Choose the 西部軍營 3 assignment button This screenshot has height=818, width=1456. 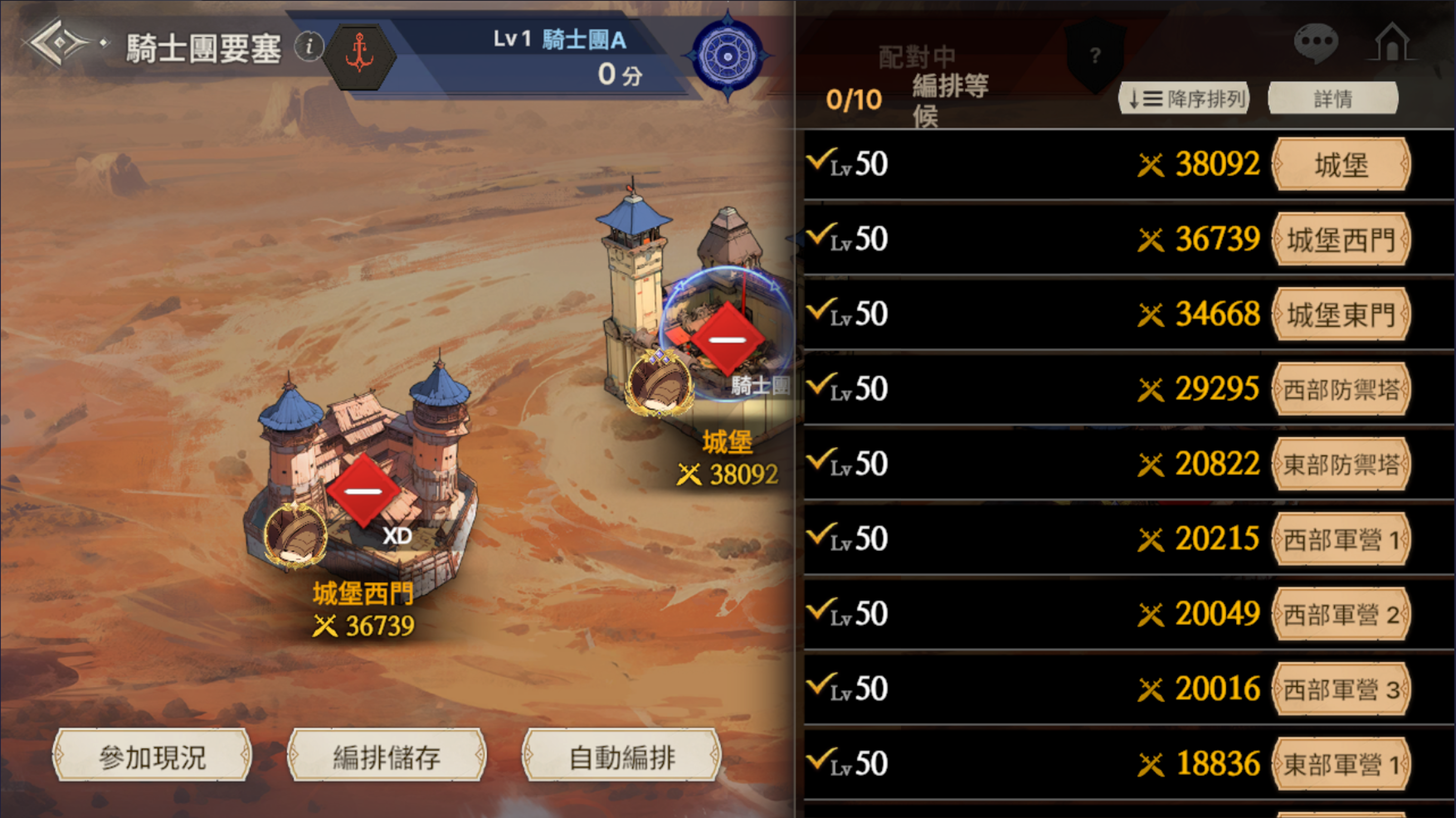click(x=1341, y=689)
